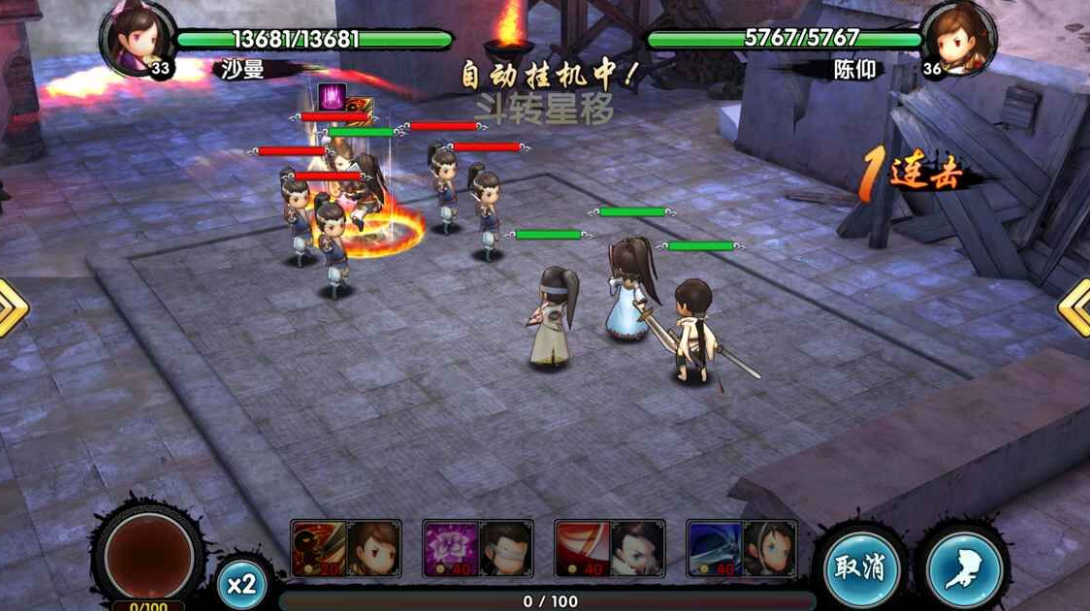Viewport: 1090px width, 611px height.
Task: Activate the red warrior skill icon
Action: click(319, 548)
